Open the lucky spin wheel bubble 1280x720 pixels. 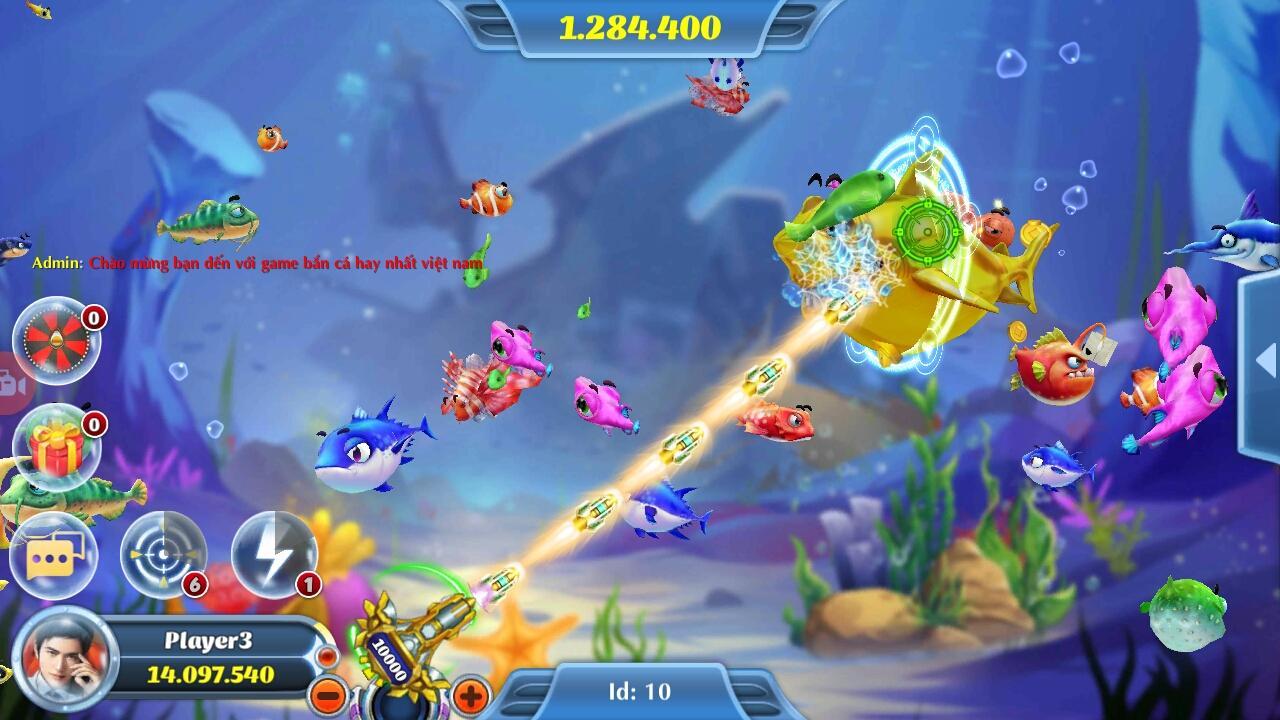click(56, 342)
